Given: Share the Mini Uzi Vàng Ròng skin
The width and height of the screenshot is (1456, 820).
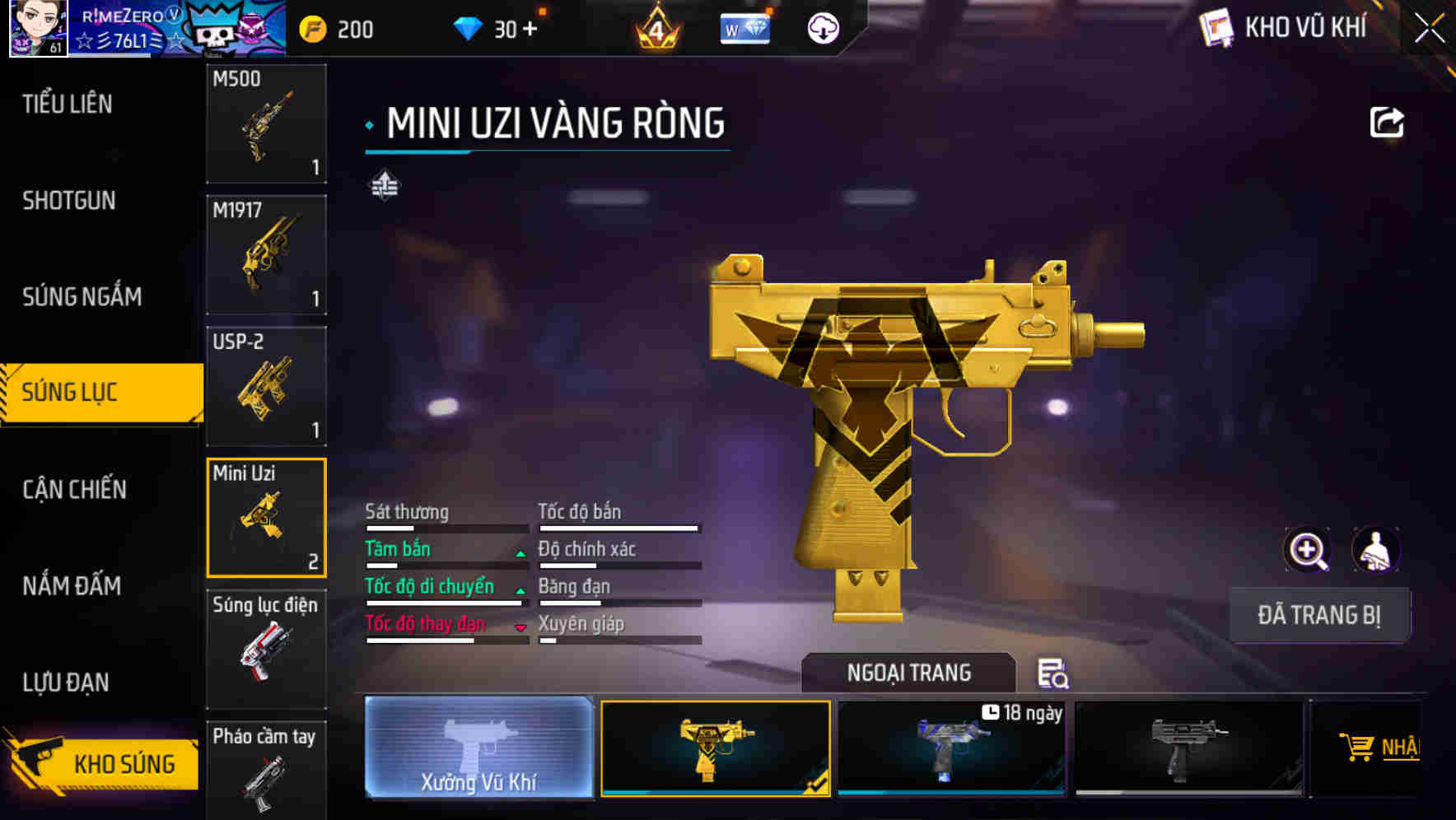Looking at the screenshot, I should [1388, 122].
